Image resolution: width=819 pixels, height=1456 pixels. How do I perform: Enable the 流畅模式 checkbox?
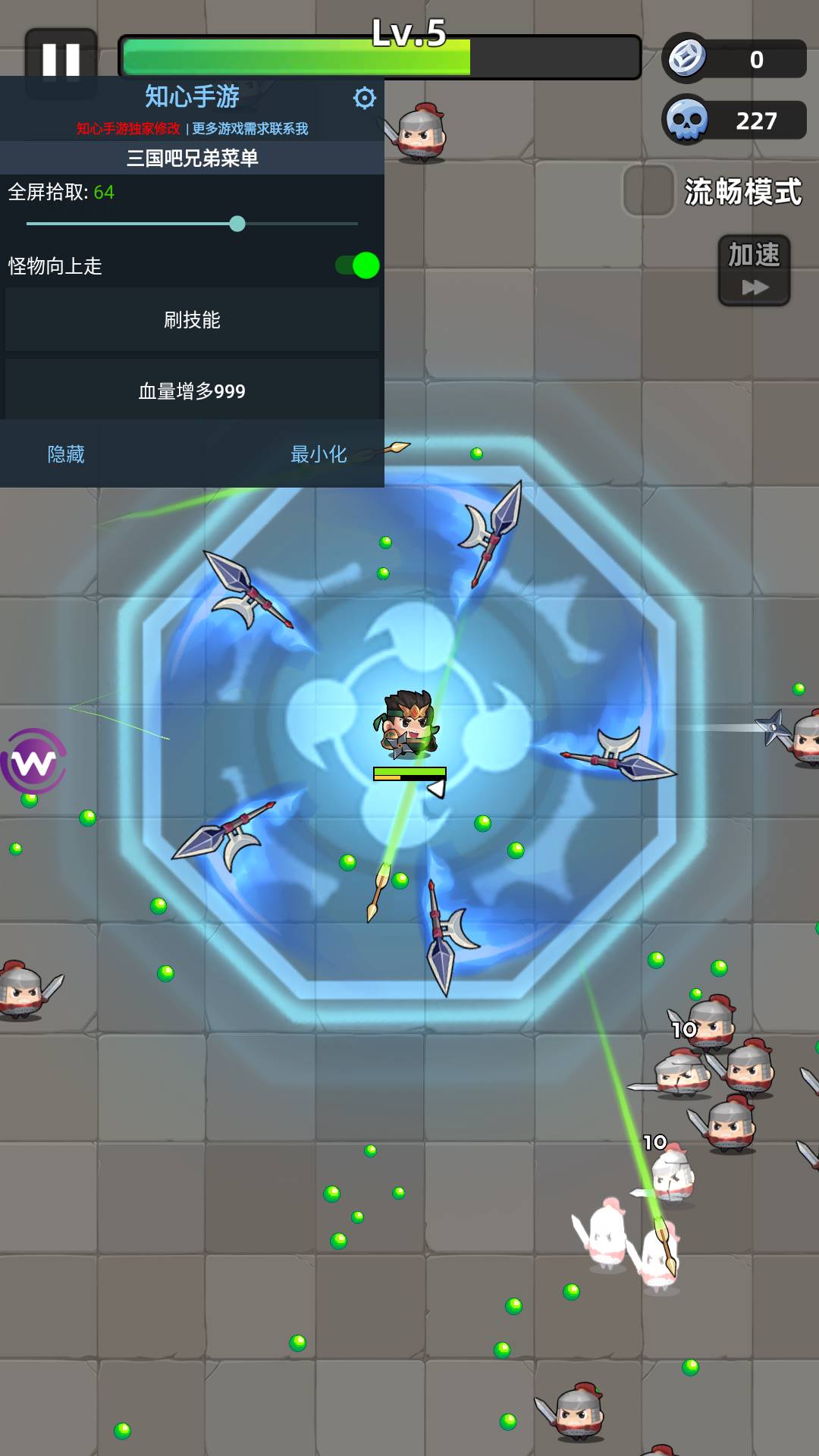[x=648, y=191]
